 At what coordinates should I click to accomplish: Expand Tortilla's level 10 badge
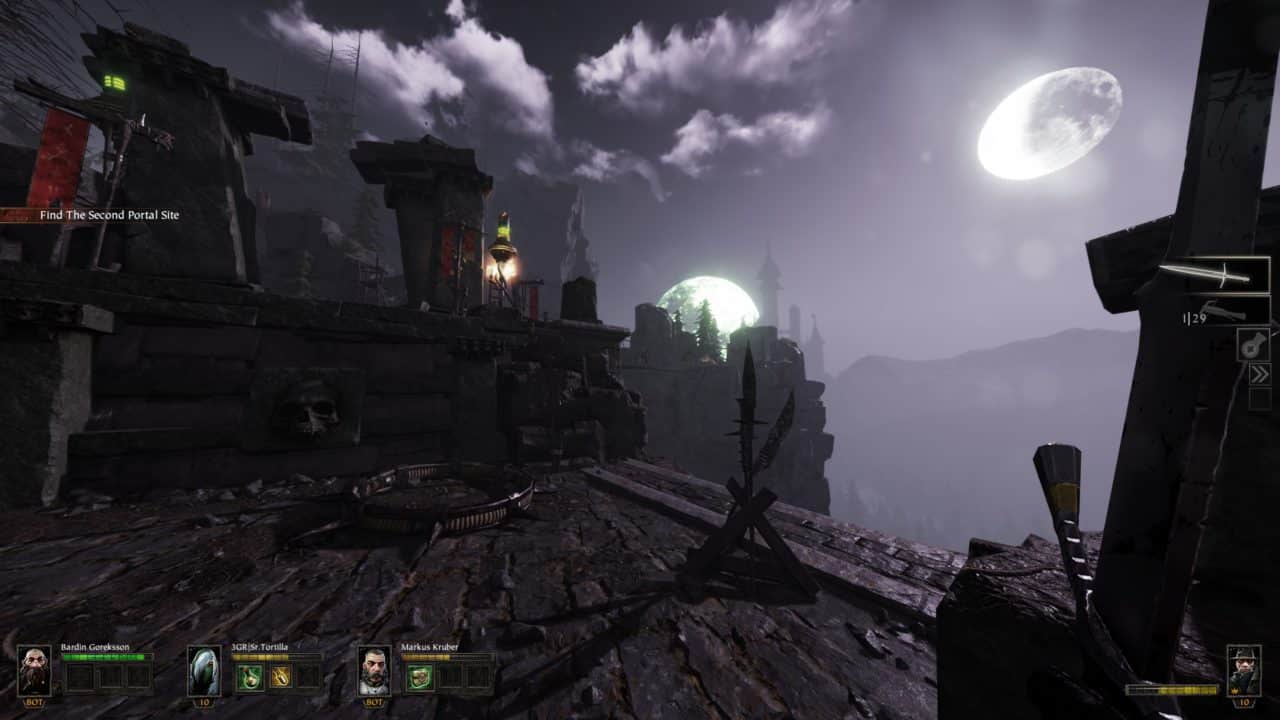coord(203,702)
